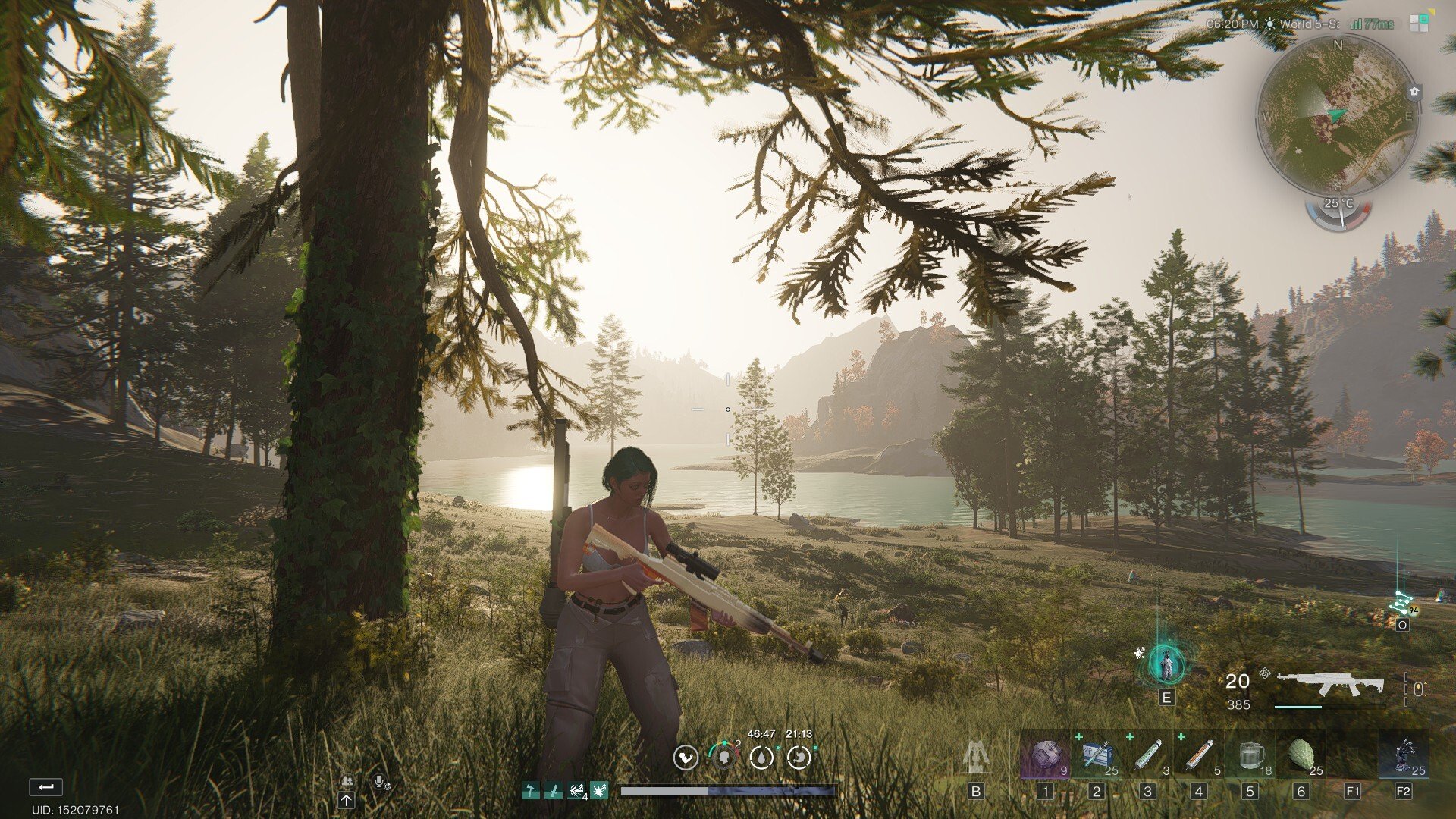Click the water droplet hydration icon
This screenshot has height=819, width=1456.
point(761,757)
